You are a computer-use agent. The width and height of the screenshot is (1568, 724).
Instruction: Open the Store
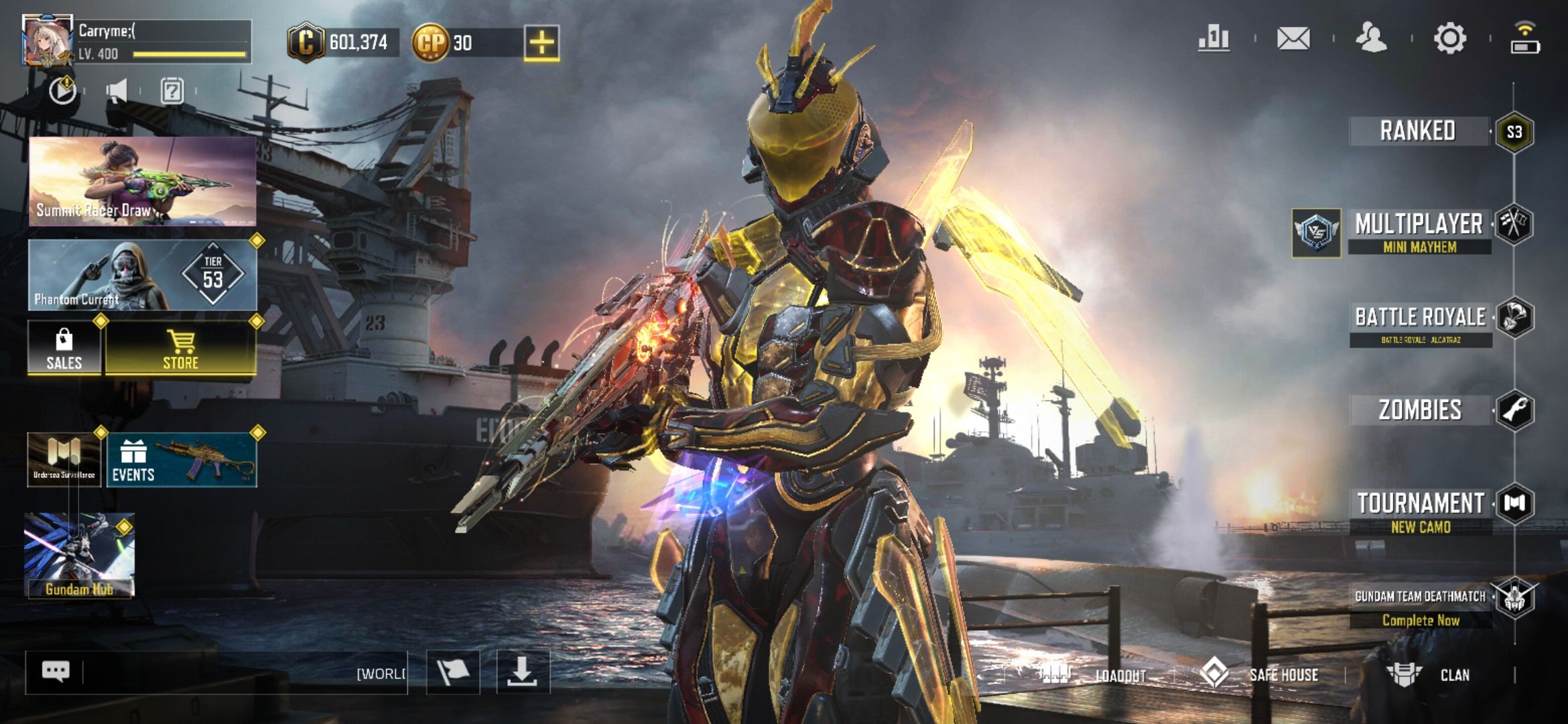coord(181,347)
